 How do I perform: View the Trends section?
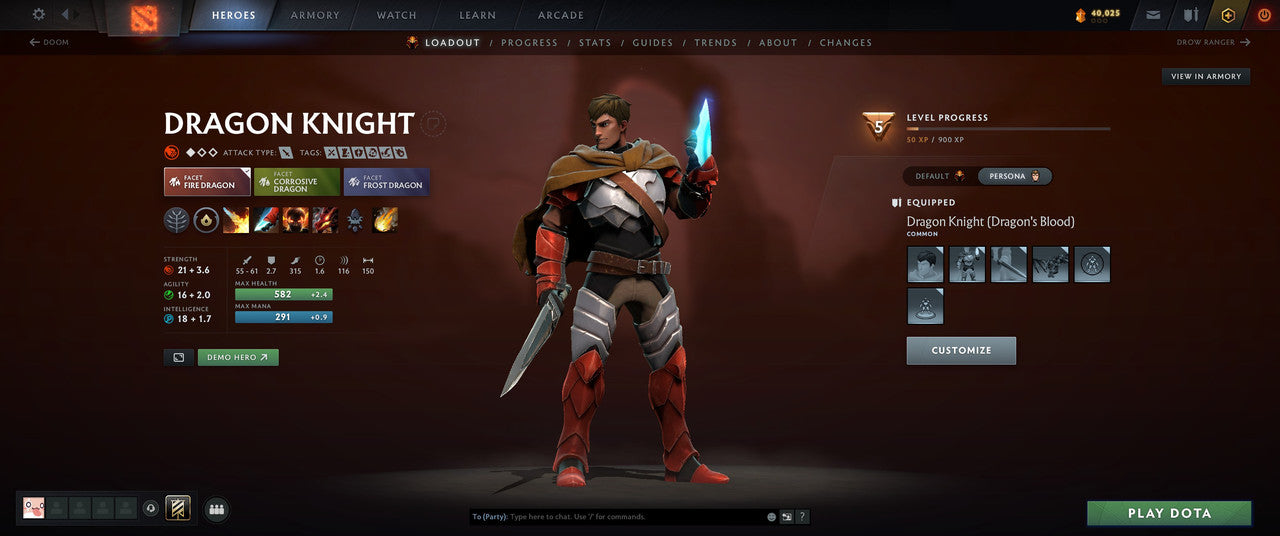715,43
